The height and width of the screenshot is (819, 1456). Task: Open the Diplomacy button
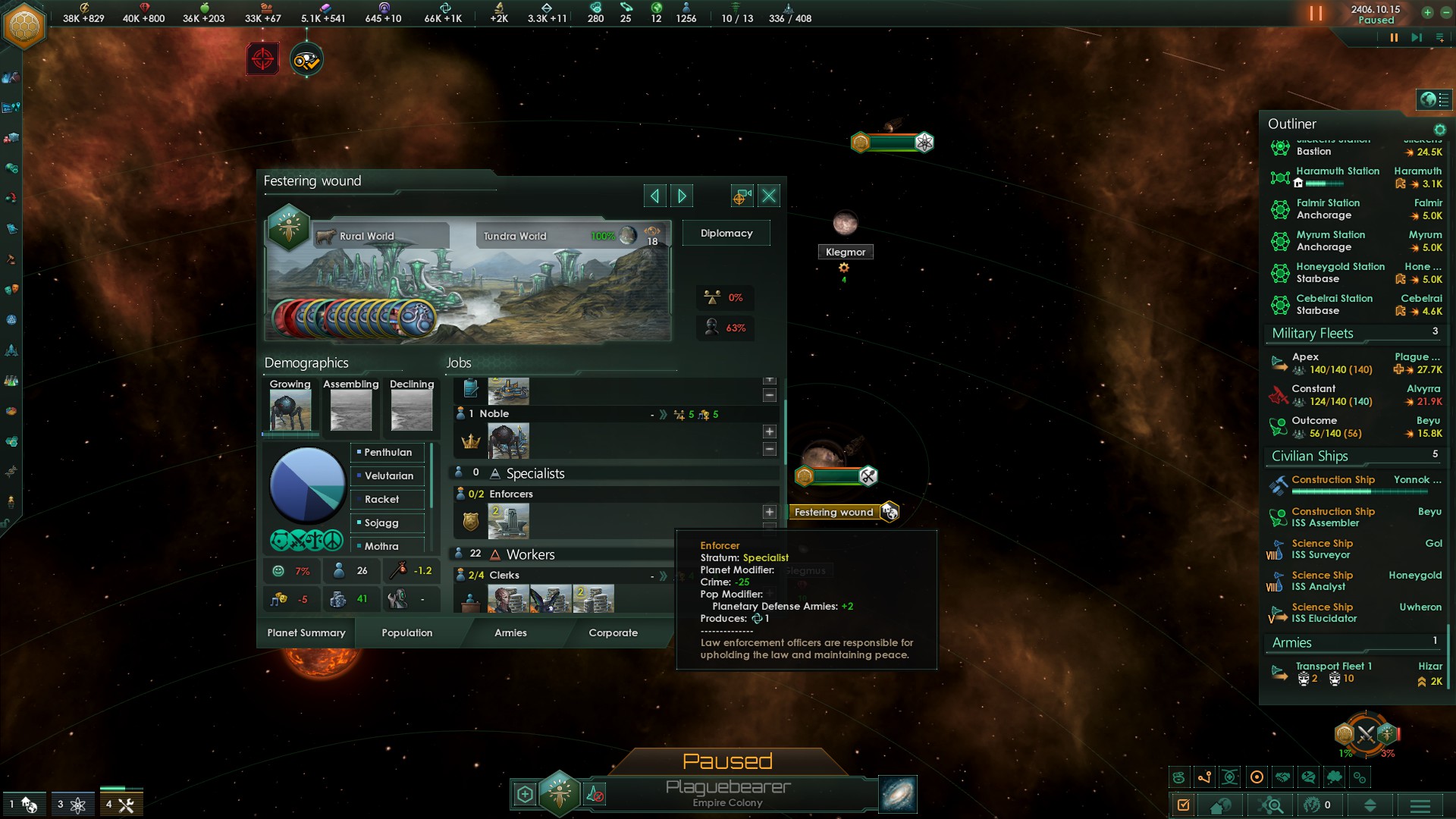click(x=726, y=234)
